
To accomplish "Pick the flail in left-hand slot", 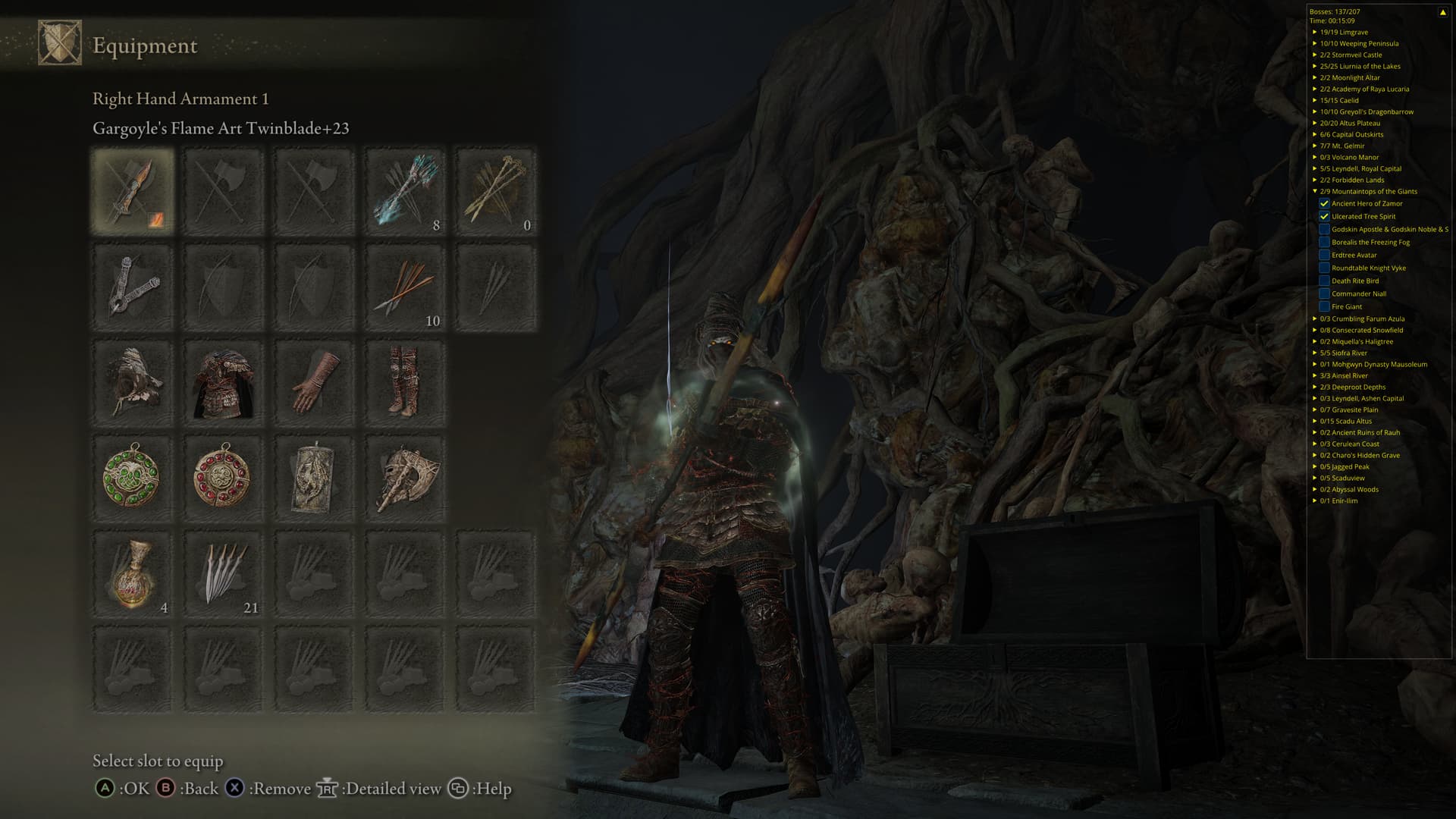I will 133,287.
